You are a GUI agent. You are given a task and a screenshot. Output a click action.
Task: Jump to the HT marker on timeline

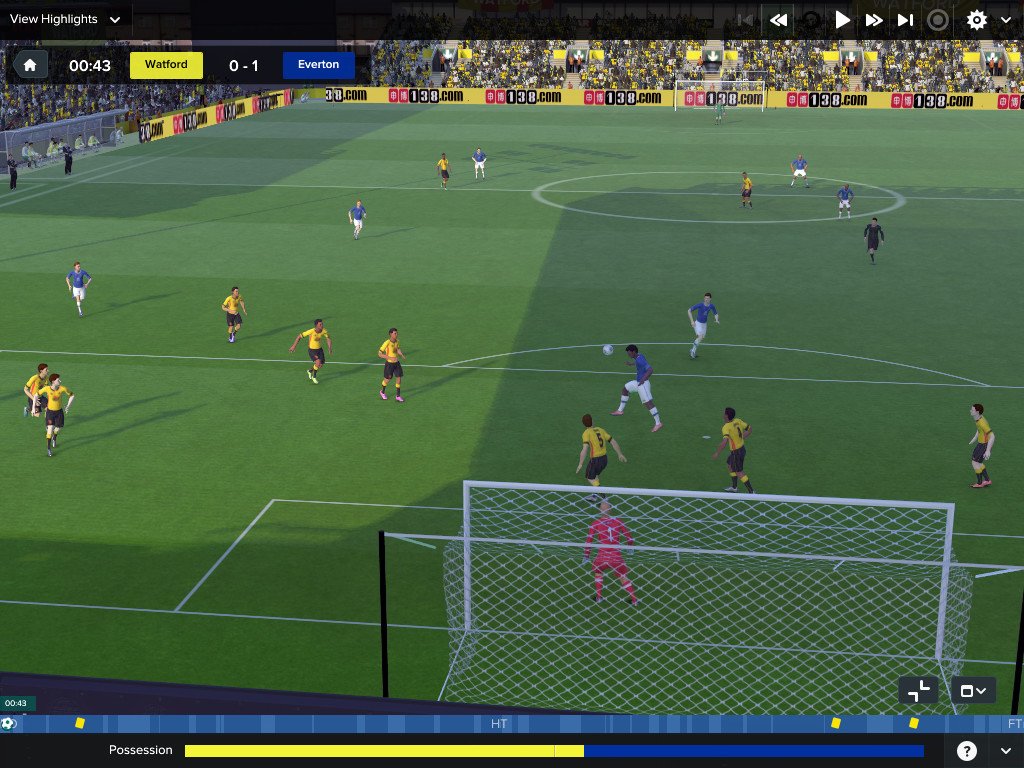499,723
